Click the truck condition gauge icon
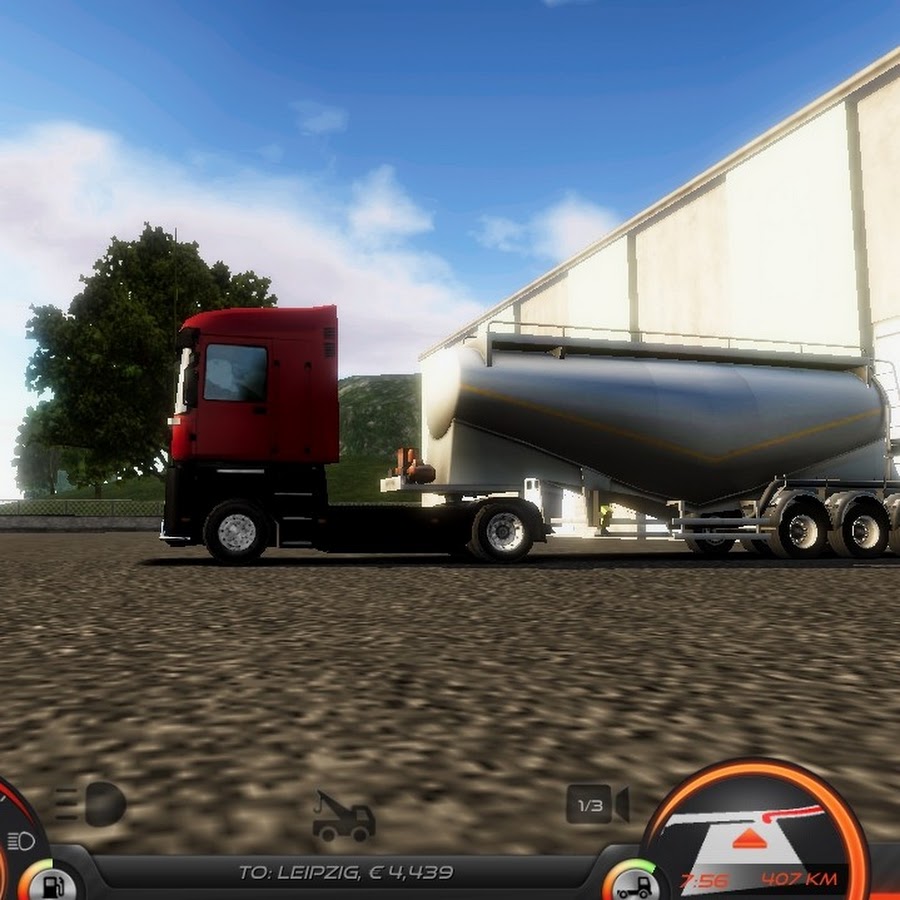 pos(633,883)
